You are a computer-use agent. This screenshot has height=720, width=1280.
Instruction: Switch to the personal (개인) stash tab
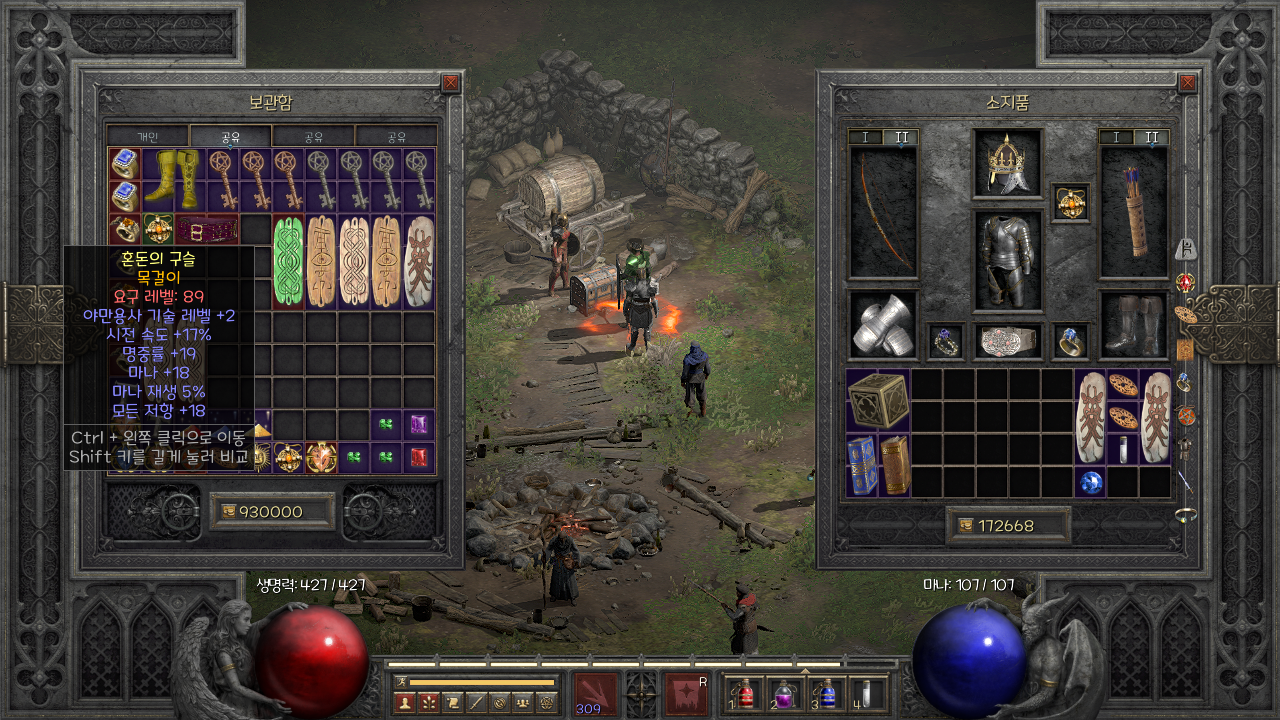click(147, 136)
